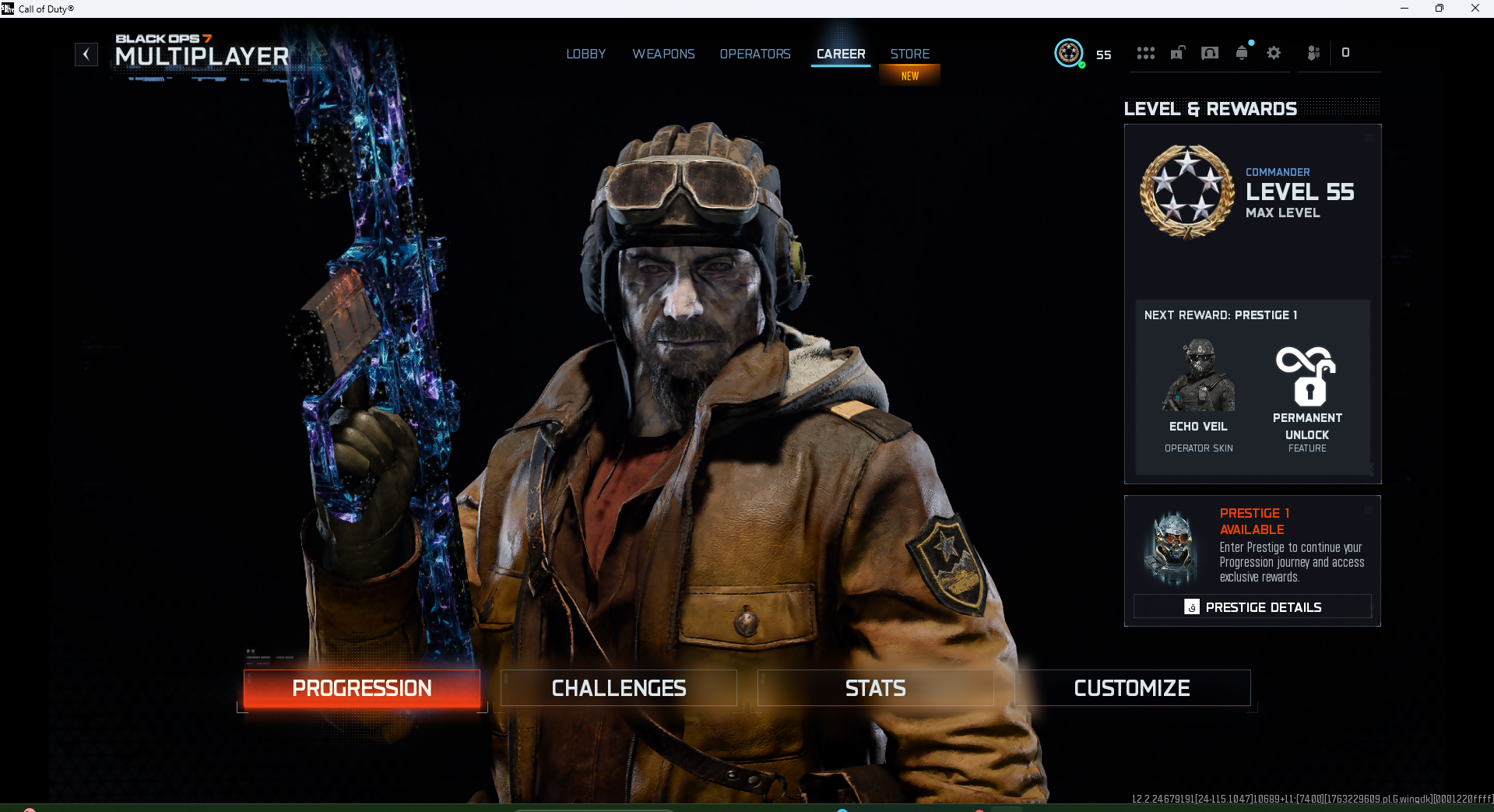
Task: Open settings with the gear icon
Action: tap(1274, 53)
